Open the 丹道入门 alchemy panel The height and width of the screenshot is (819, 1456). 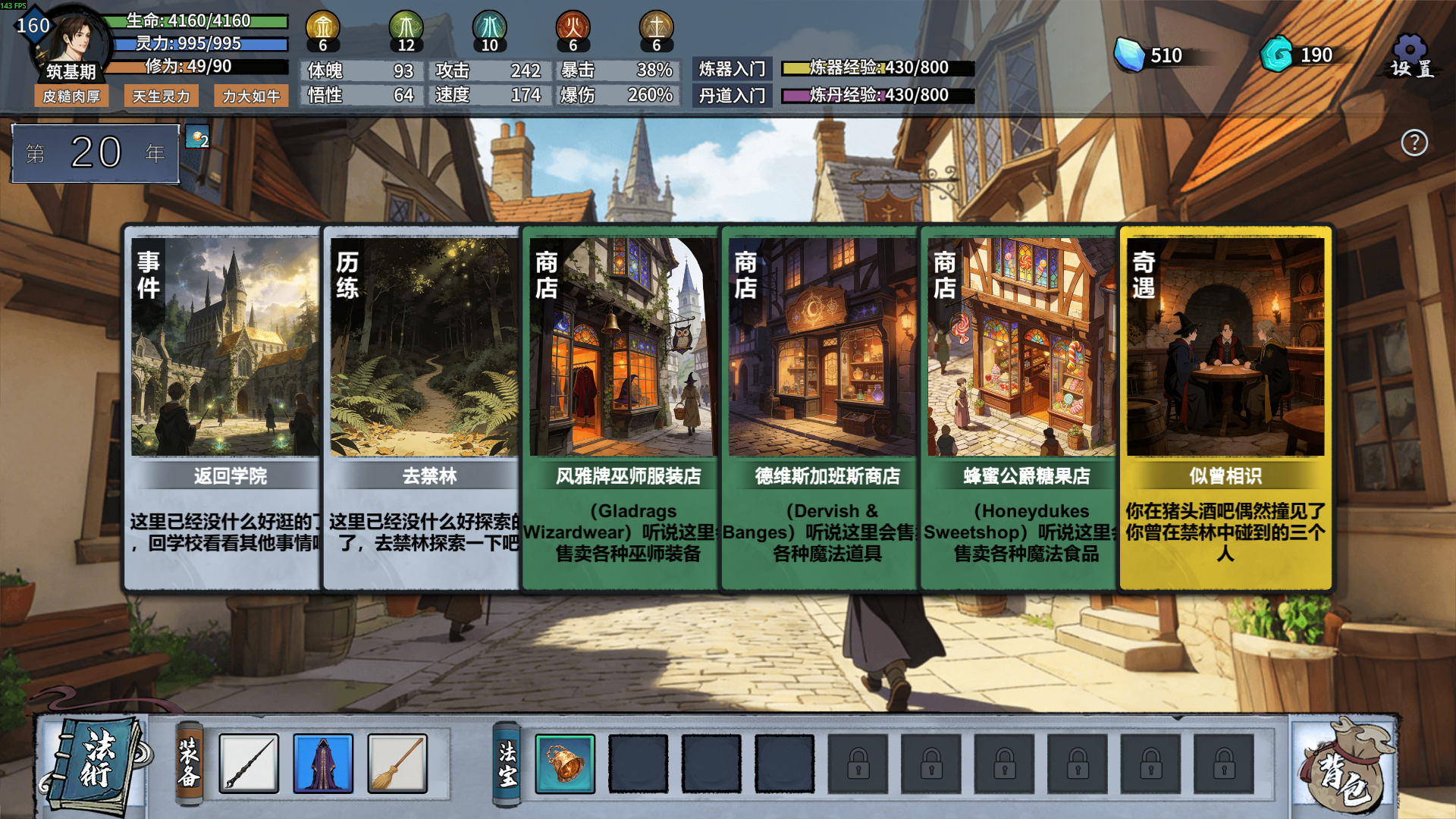coord(732,96)
